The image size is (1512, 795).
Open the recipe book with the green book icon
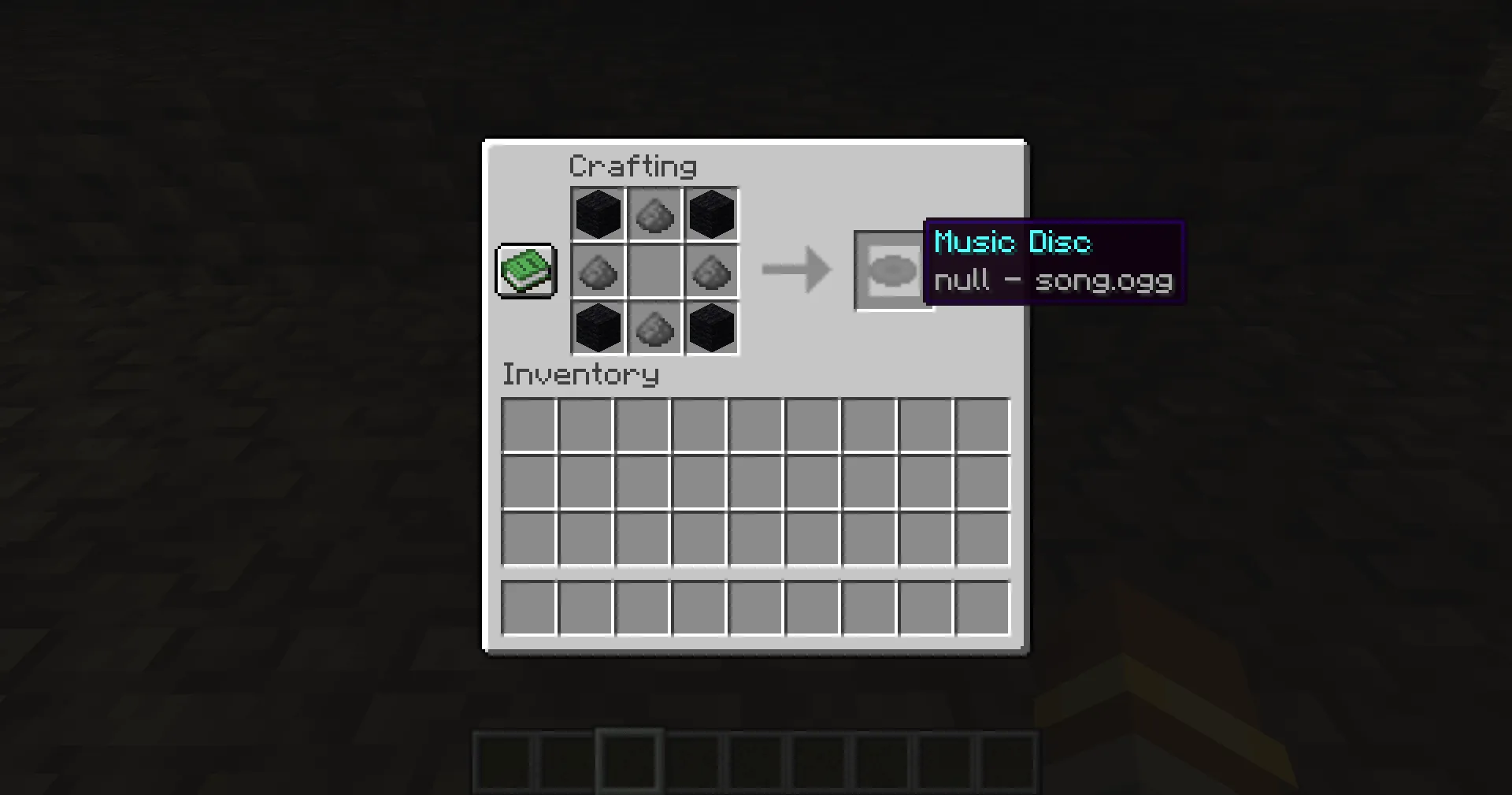(x=526, y=271)
